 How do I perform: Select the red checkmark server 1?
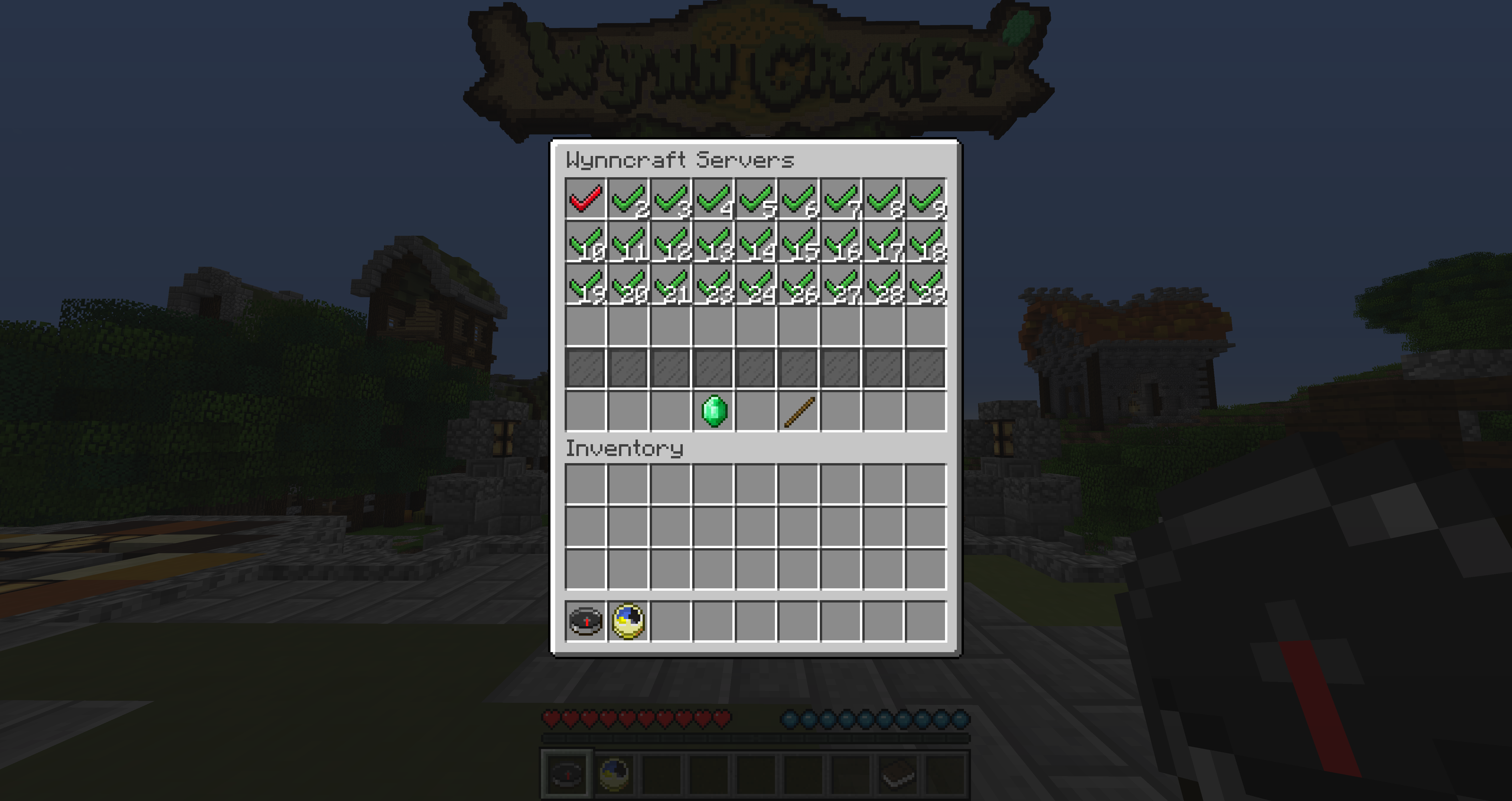(585, 199)
